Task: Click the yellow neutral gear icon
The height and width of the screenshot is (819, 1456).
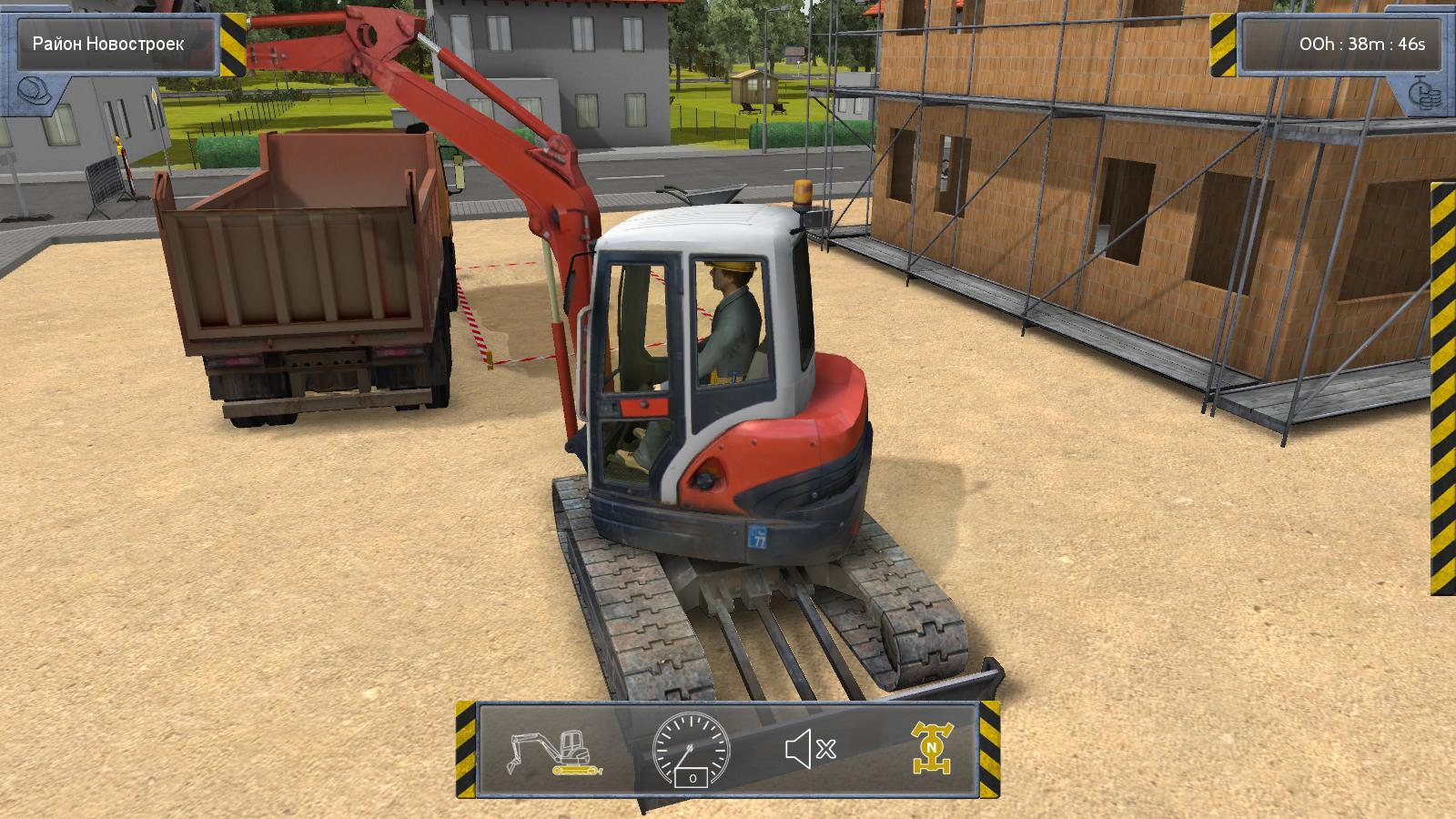Action: 932,749
